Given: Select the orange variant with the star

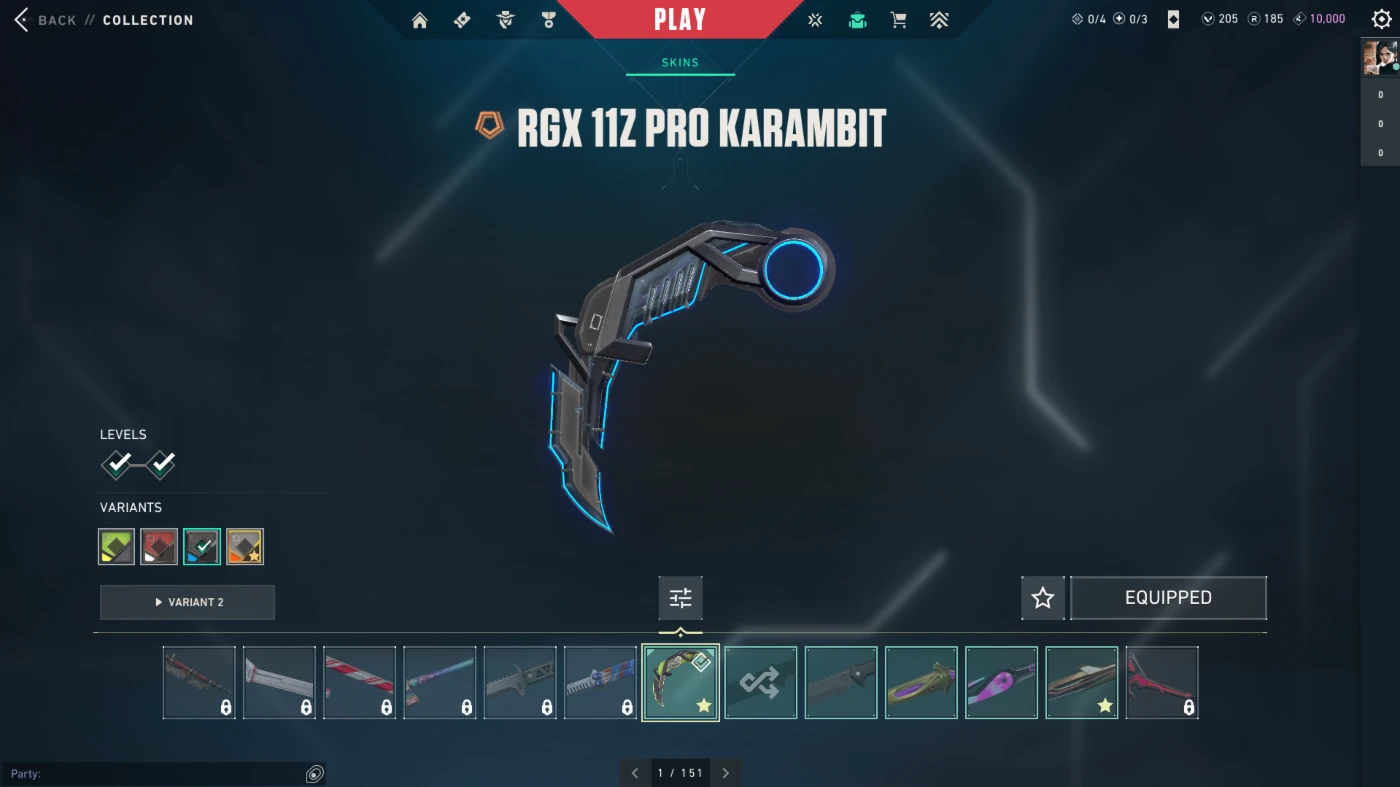Looking at the screenshot, I should (245, 547).
